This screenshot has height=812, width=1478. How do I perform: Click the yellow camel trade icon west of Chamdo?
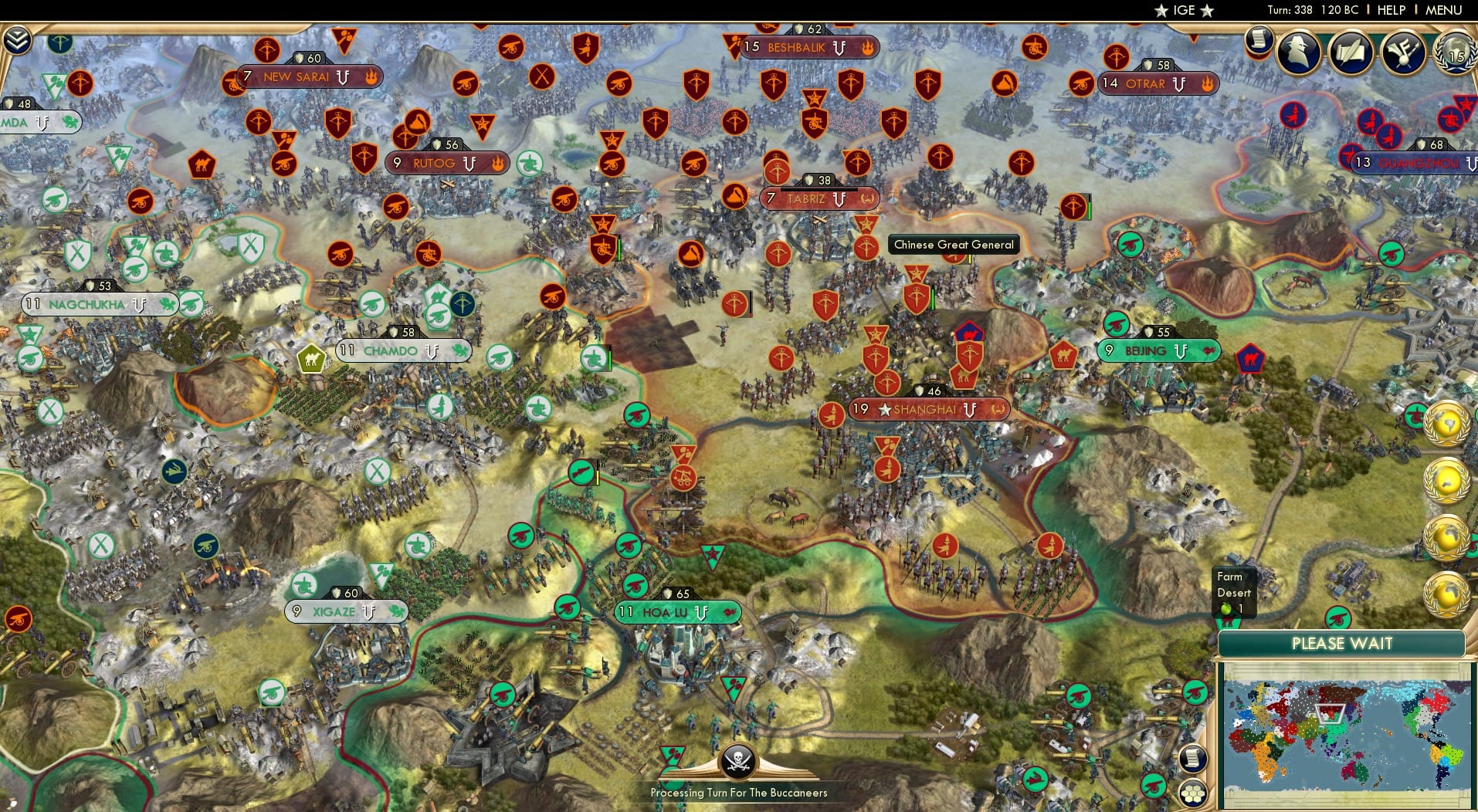pyautogui.click(x=310, y=358)
